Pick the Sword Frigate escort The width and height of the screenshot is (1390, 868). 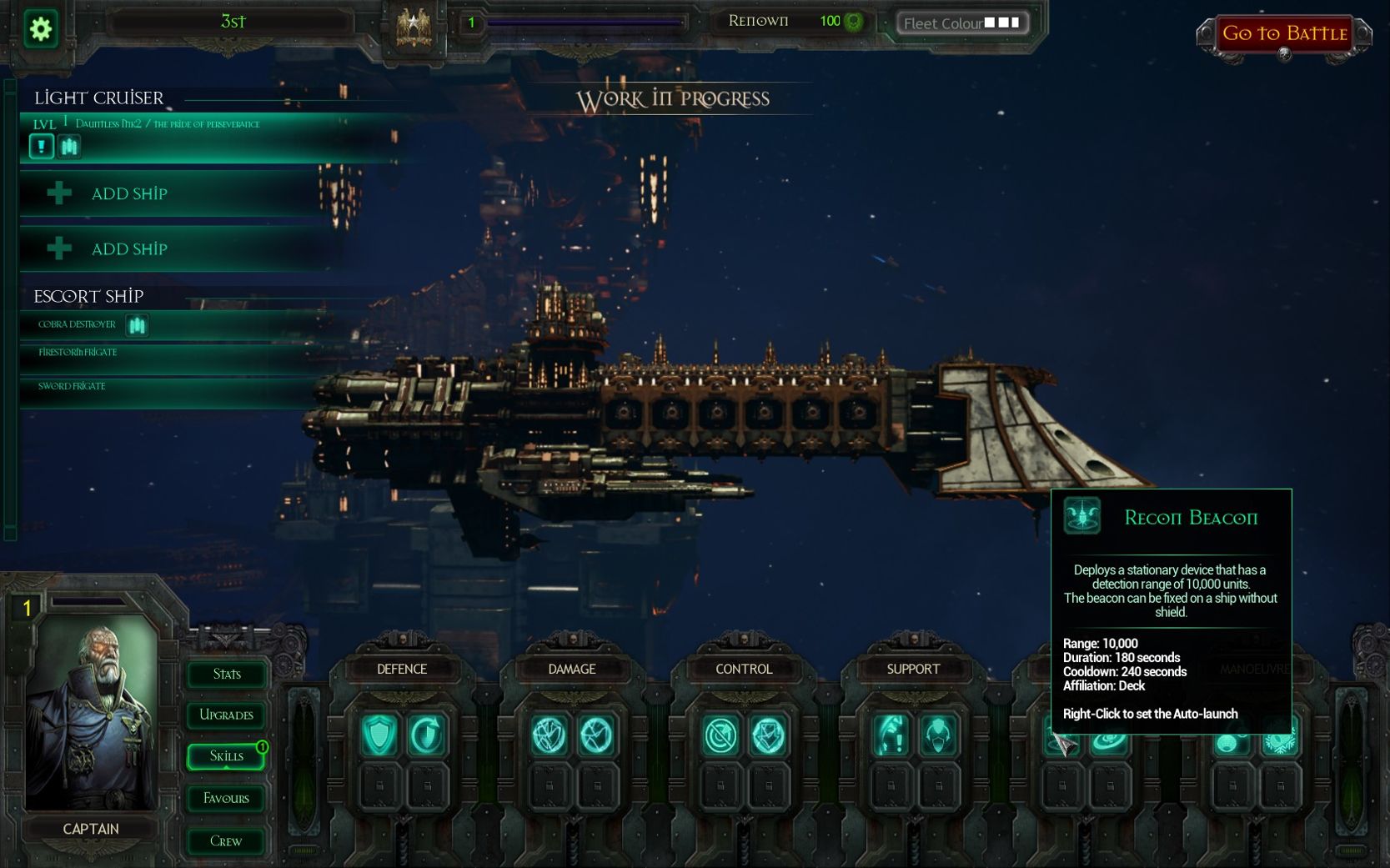[72, 386]
